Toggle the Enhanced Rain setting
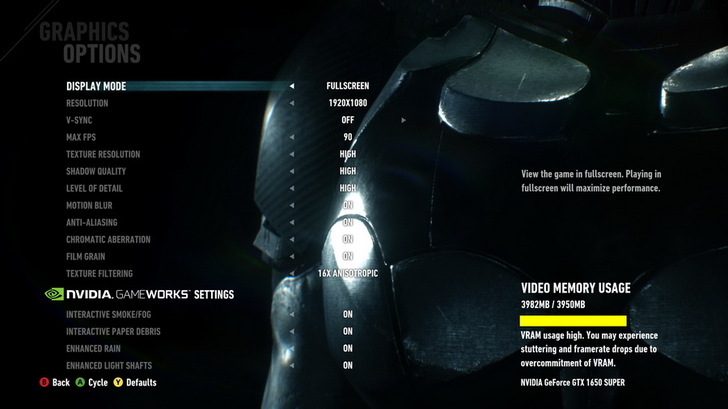 (94, 348)
